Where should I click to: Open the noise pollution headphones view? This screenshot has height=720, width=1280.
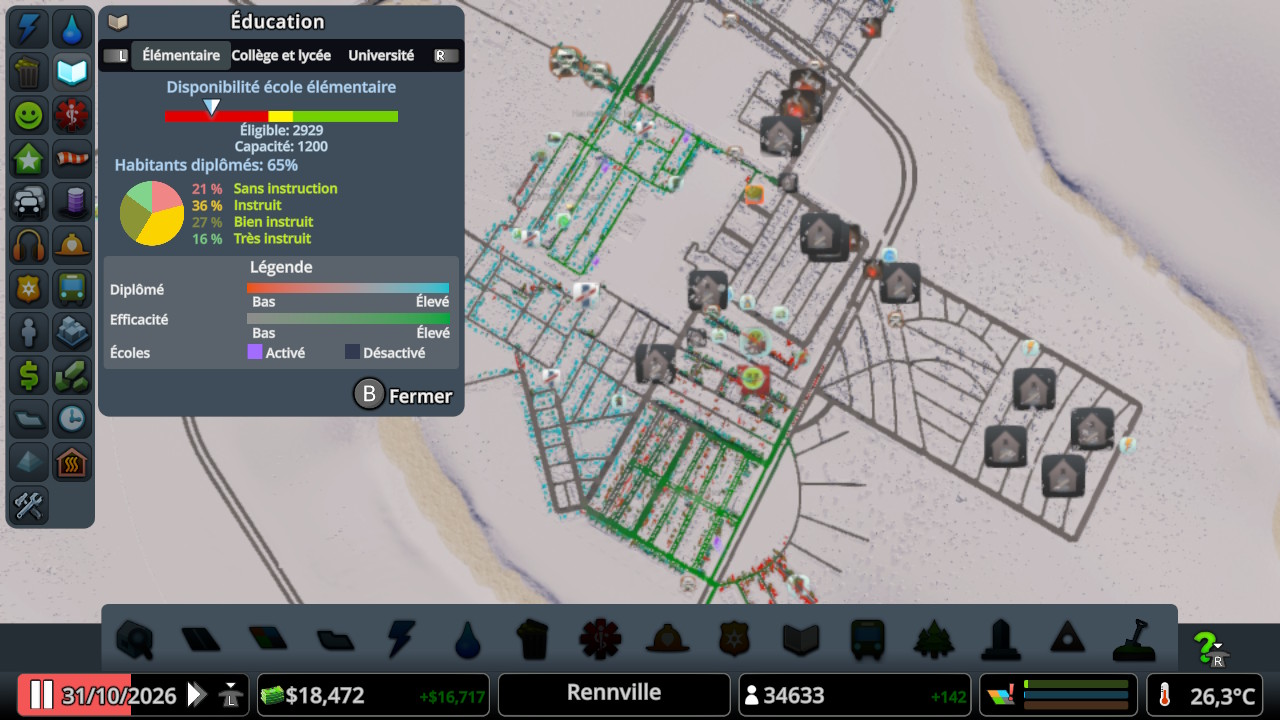28,244
